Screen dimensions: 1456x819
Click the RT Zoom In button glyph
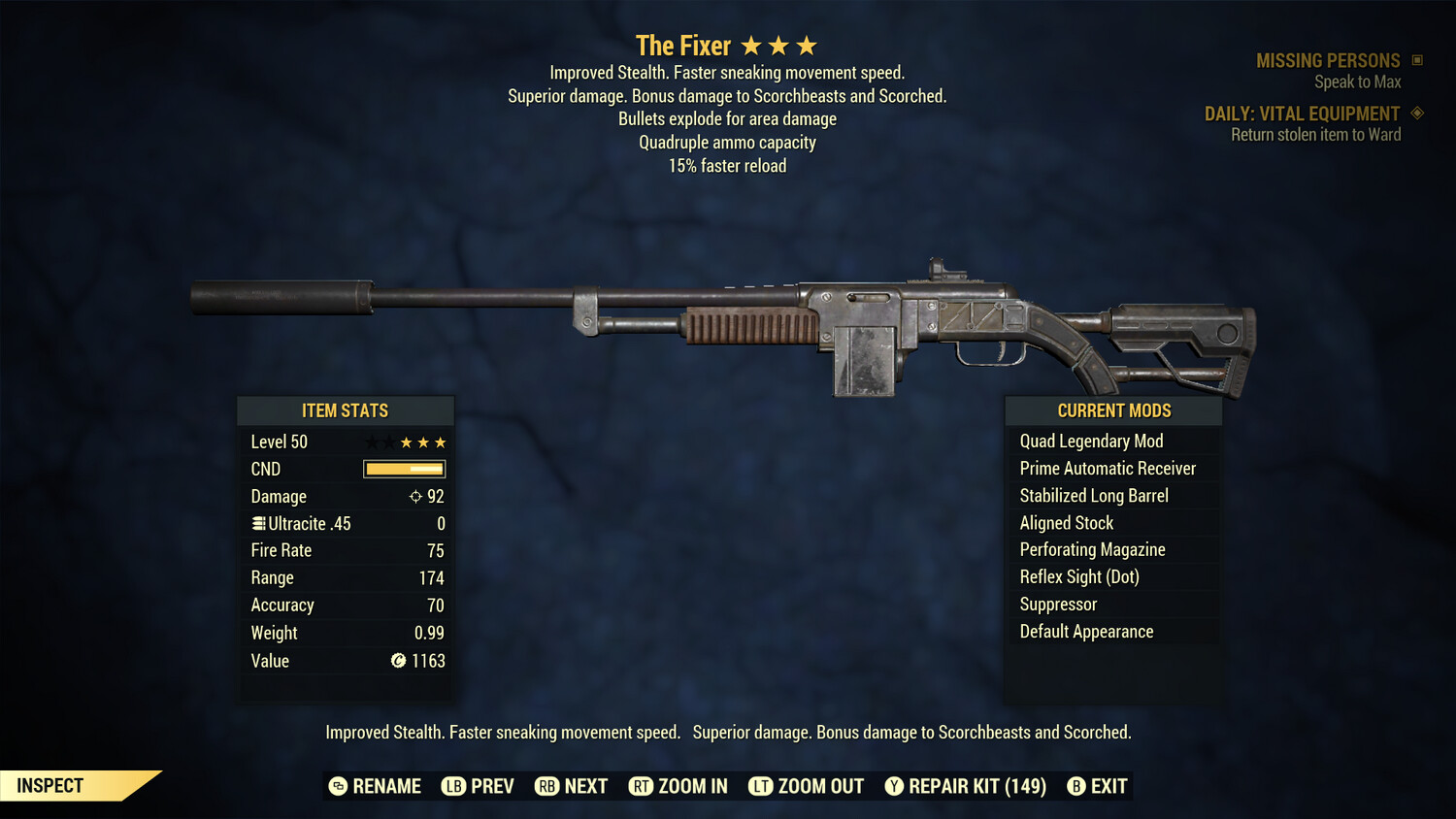tap(641, 786)
